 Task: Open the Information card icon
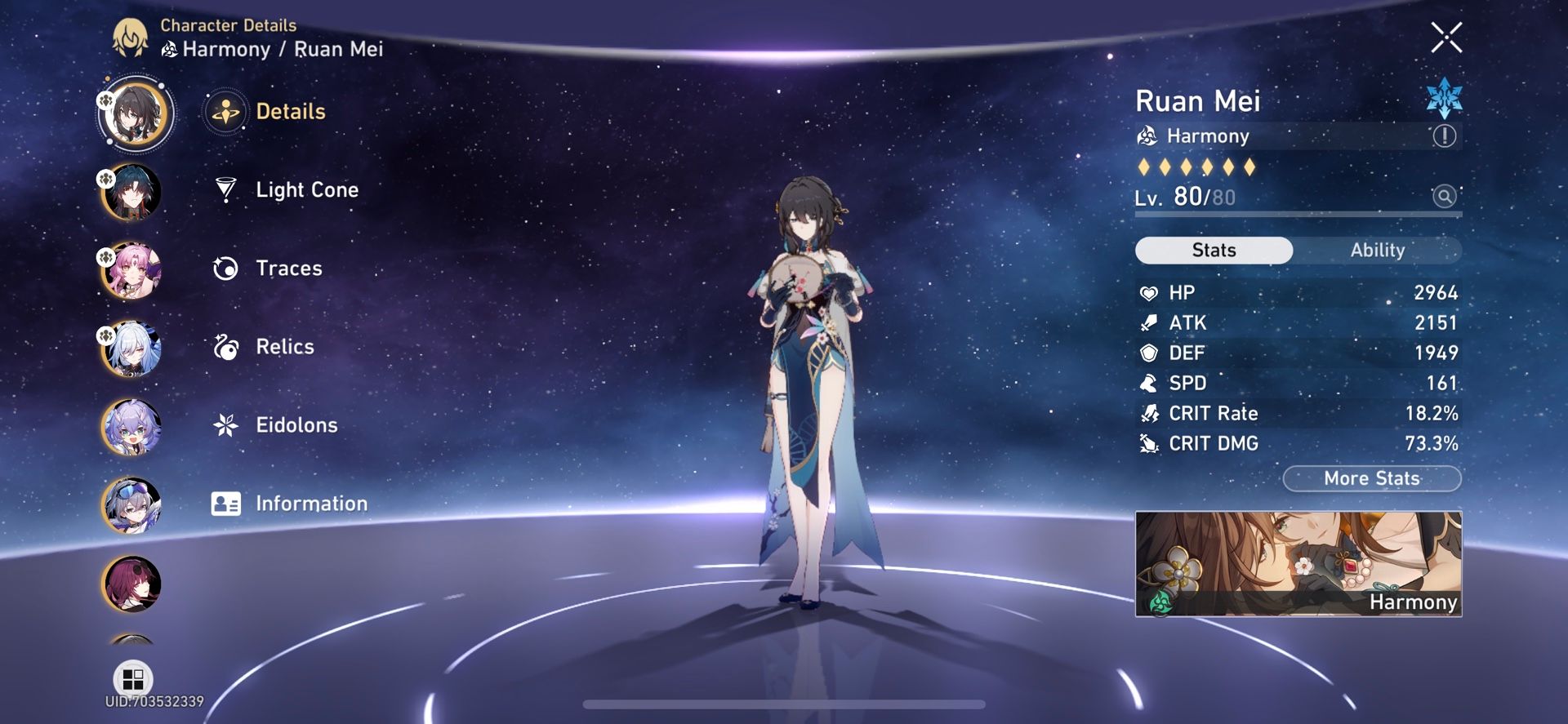[x=225, y=503]
